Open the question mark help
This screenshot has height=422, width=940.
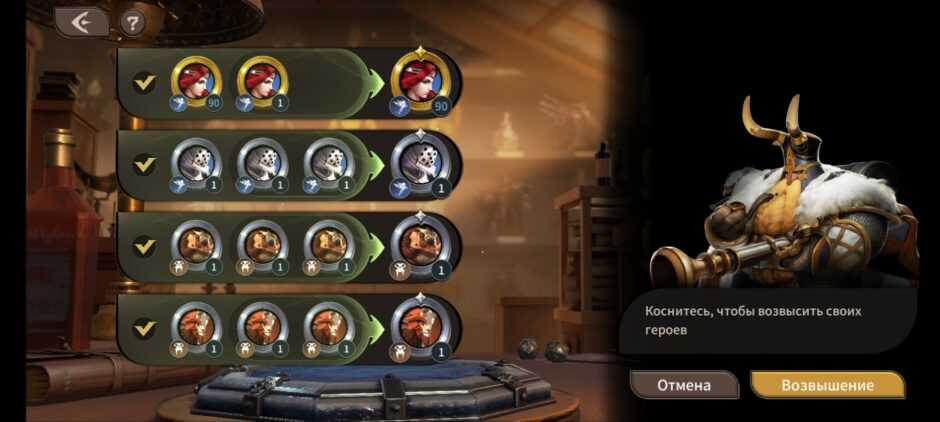point(132,21)
